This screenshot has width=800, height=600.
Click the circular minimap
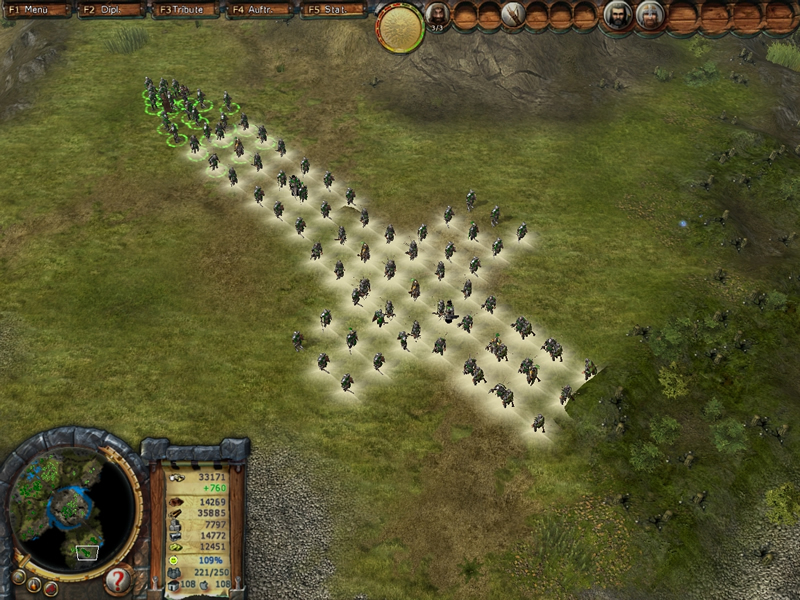pos(72,506)
